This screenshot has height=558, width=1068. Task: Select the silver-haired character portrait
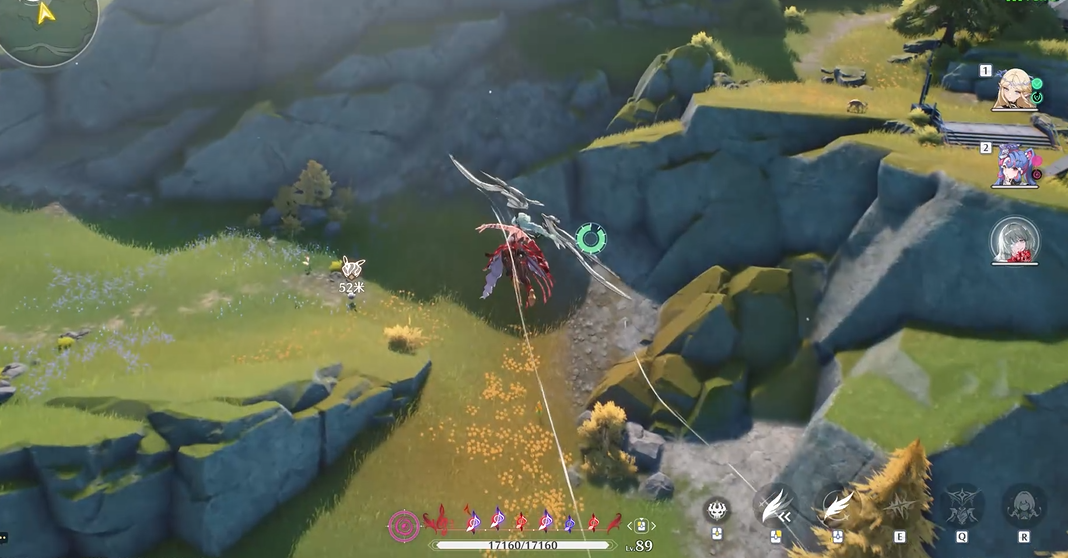click(x=1015, y=241)
